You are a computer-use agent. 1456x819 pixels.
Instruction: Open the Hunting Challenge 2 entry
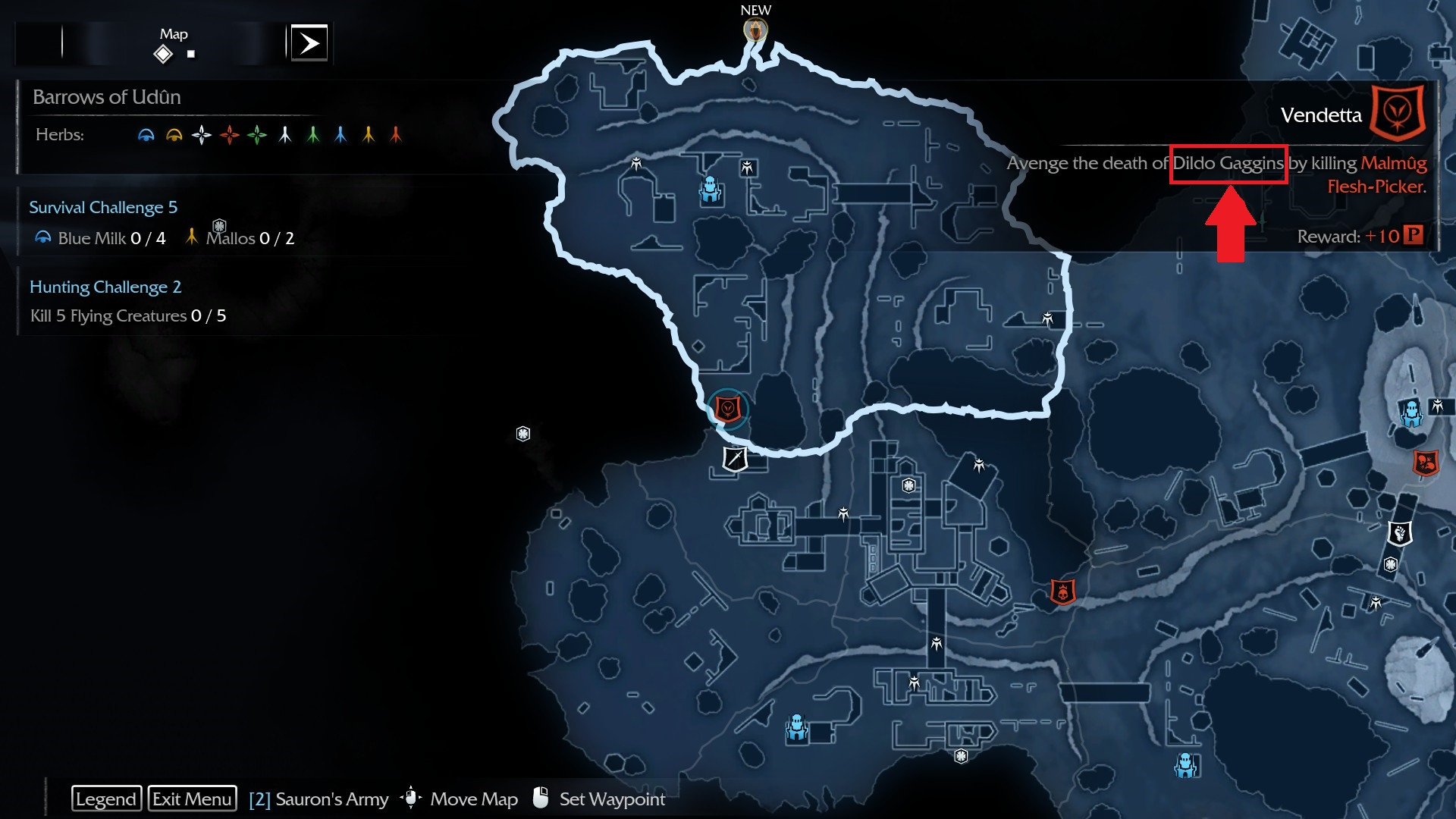(105, 287)
